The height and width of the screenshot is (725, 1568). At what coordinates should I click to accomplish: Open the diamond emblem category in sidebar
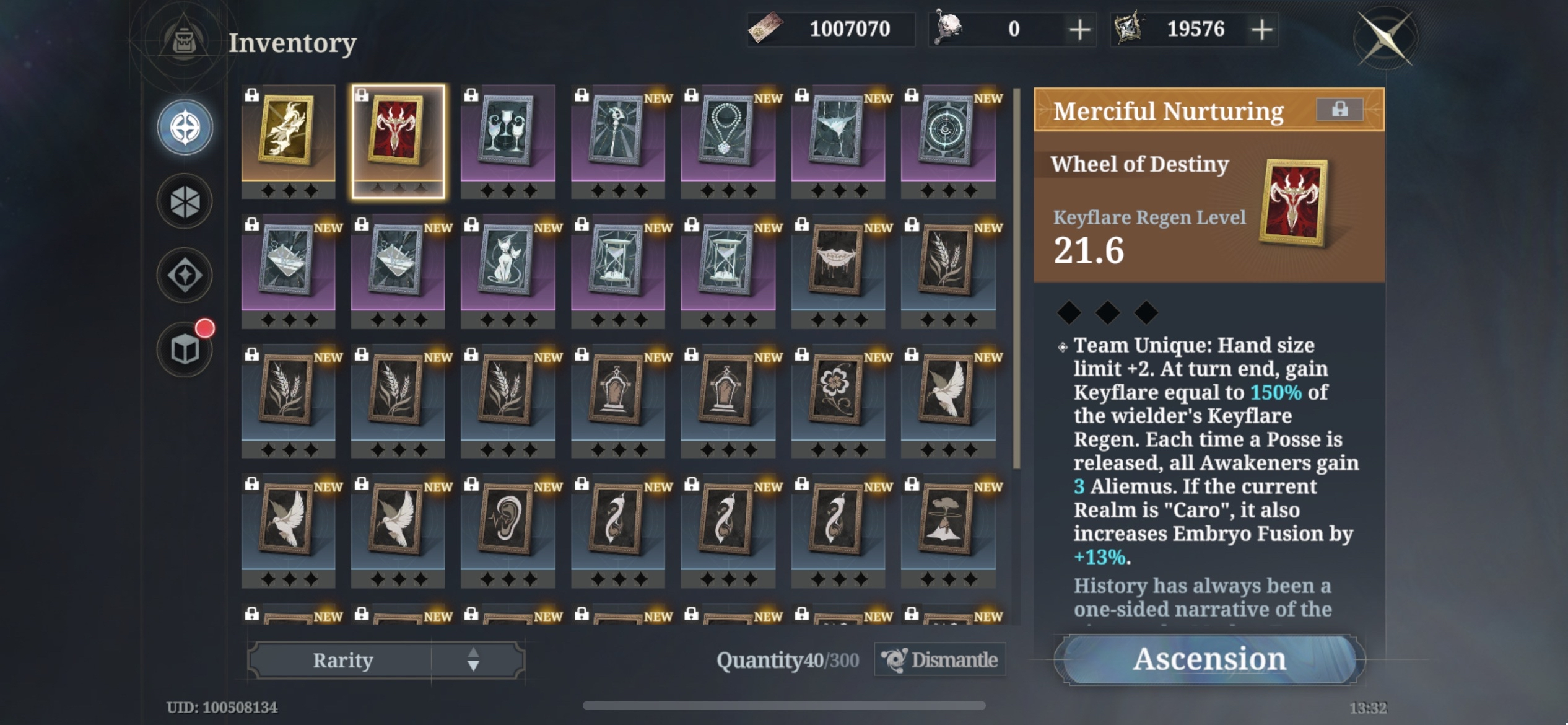(183, 274)
